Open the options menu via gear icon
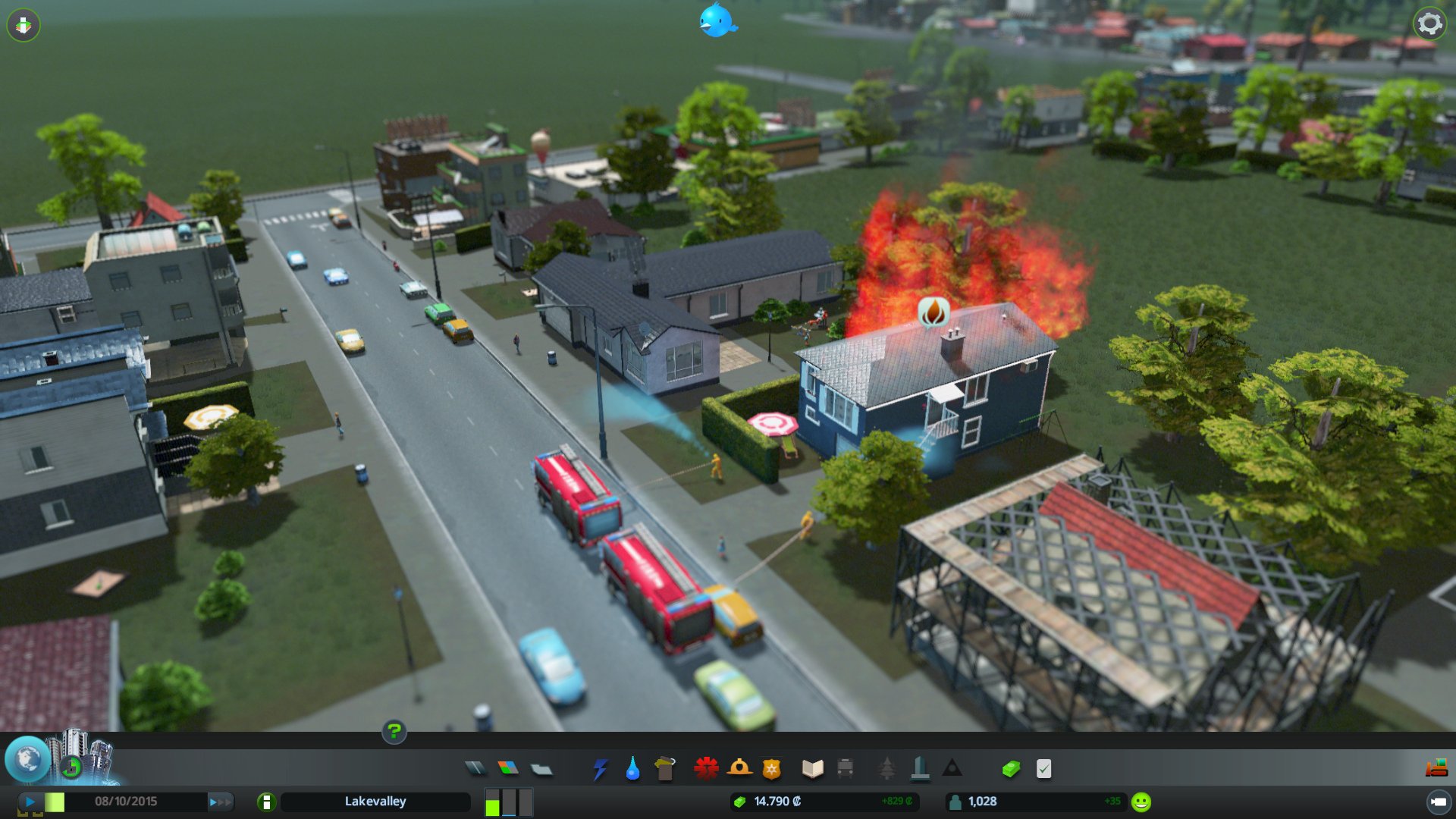 [1430, 25]
